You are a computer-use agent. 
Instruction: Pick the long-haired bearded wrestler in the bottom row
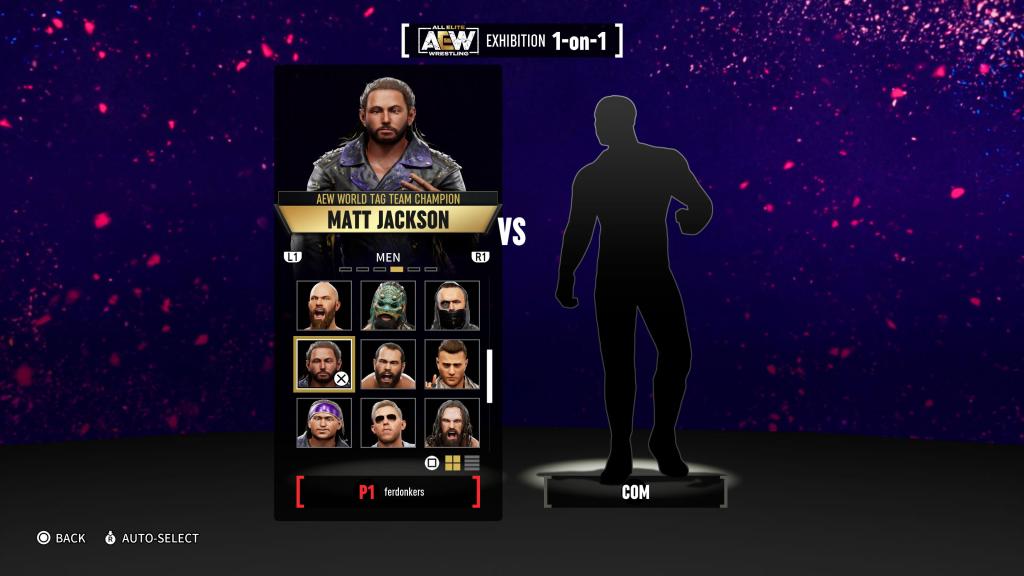pos(451,423)
